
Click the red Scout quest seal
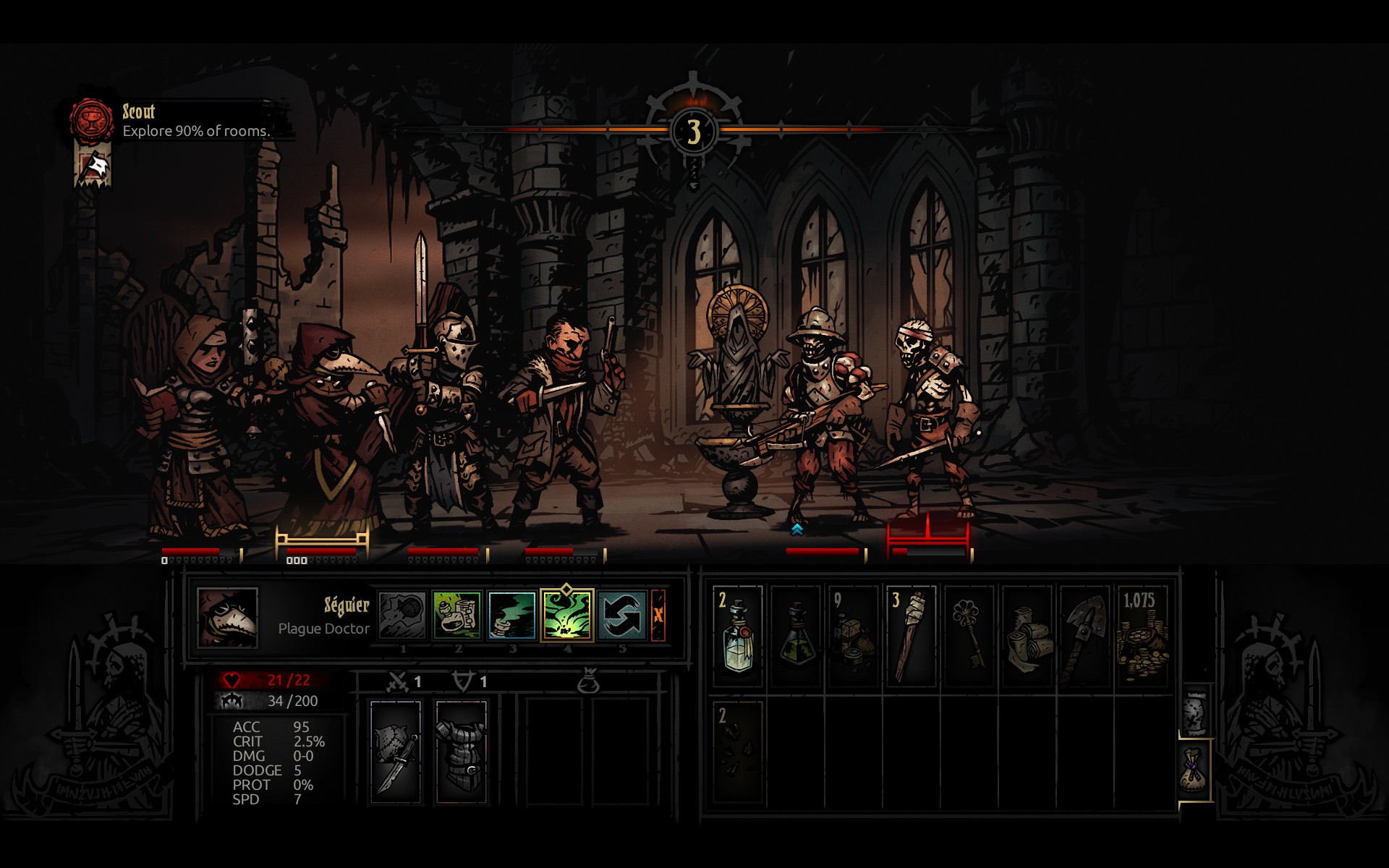(92, 120)
